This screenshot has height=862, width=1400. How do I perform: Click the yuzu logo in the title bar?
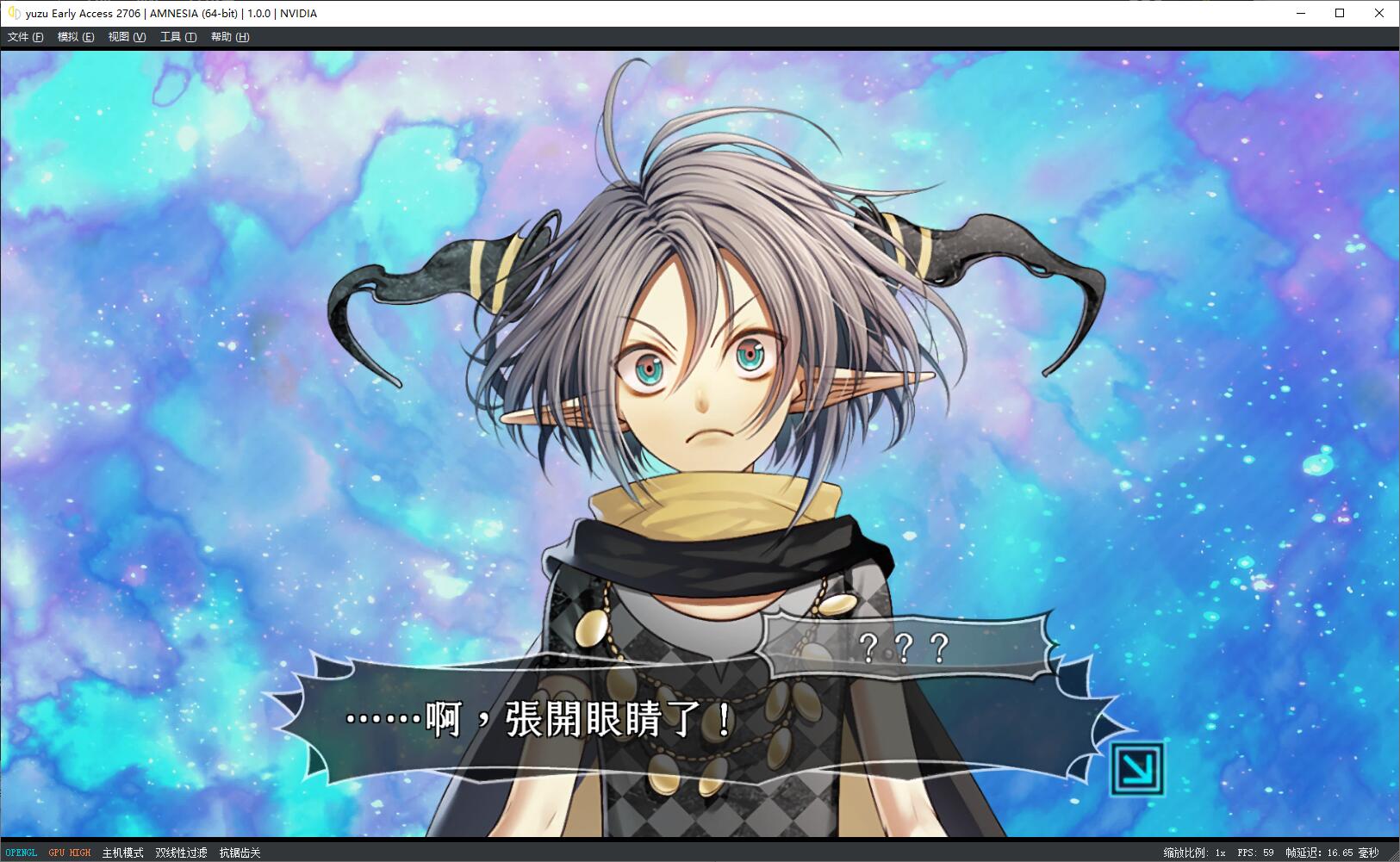click(12, 13)
